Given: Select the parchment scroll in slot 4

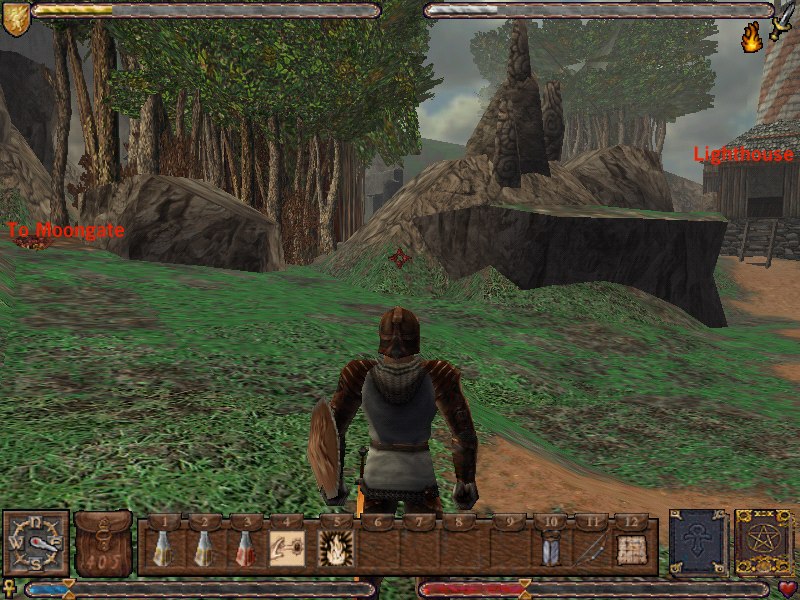Looking at the screenshot, I should [x=286, y=548].
